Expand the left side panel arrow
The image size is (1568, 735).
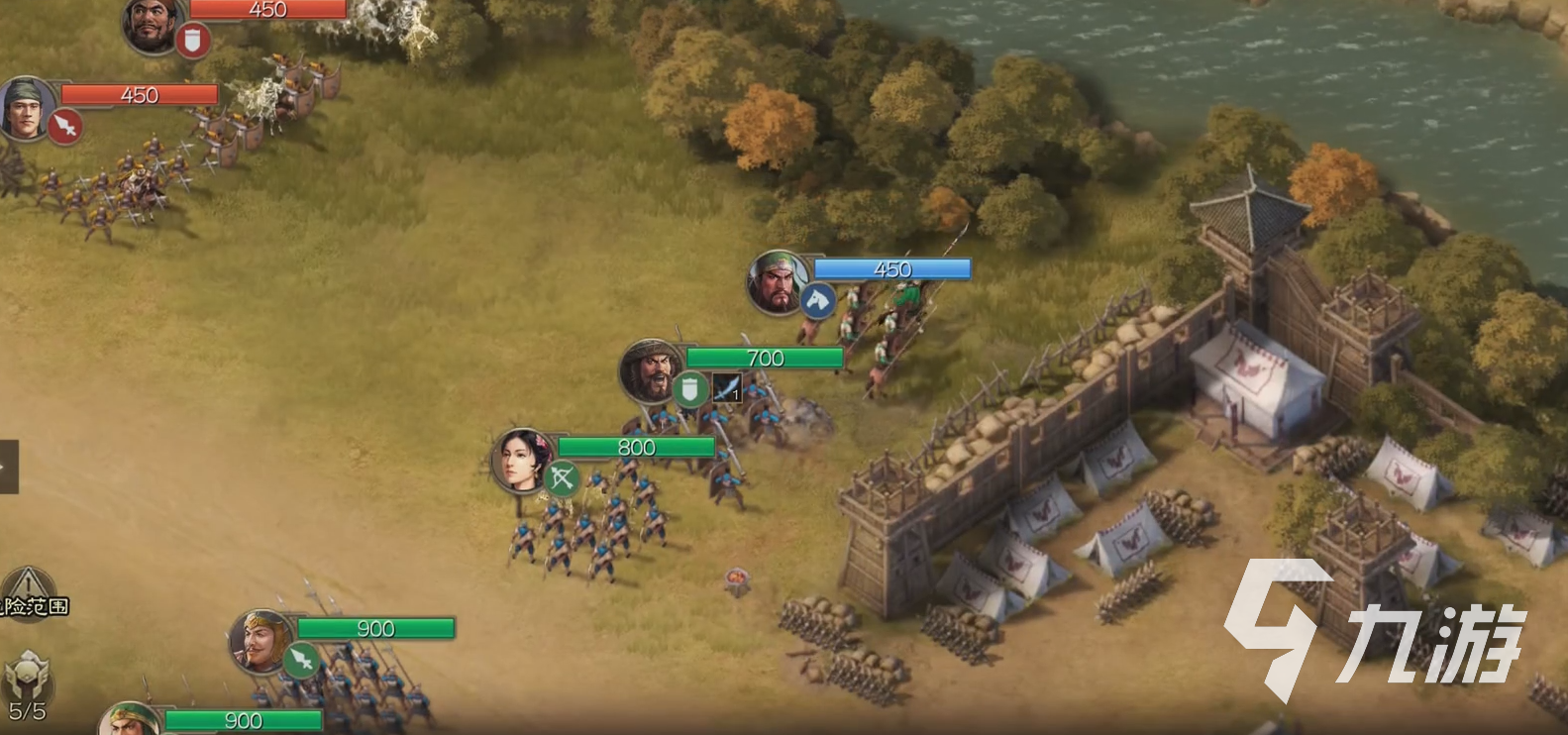8,467
